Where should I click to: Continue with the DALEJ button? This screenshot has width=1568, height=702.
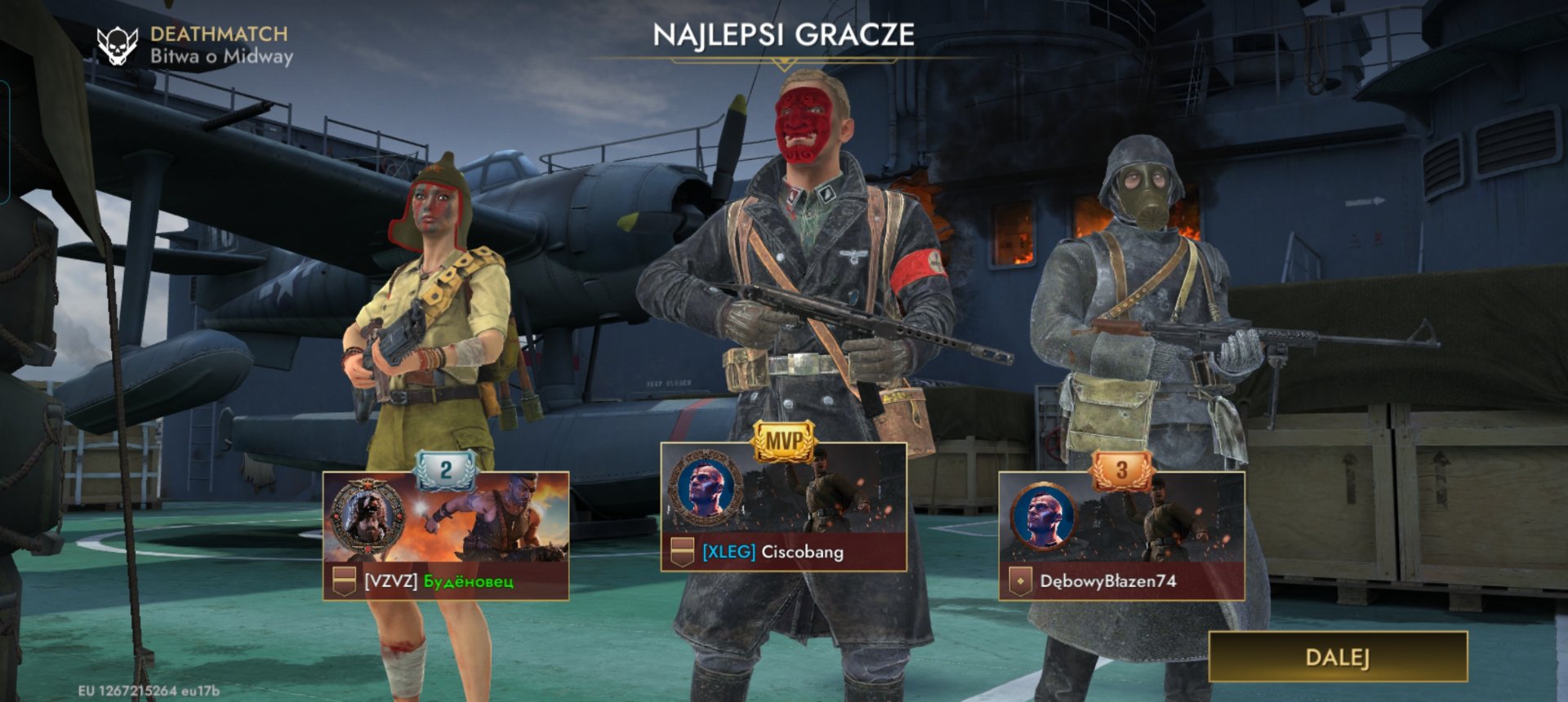click(x=1338, y=657)
